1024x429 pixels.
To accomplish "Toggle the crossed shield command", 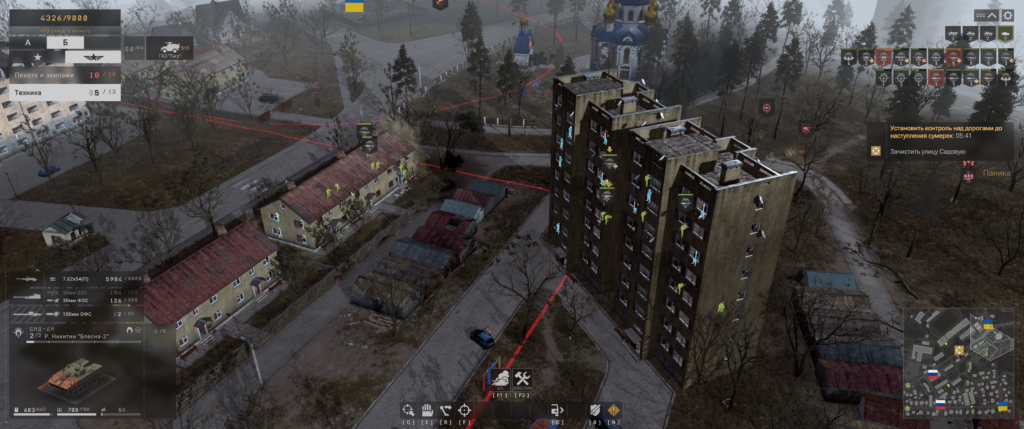I will point(595,410).
